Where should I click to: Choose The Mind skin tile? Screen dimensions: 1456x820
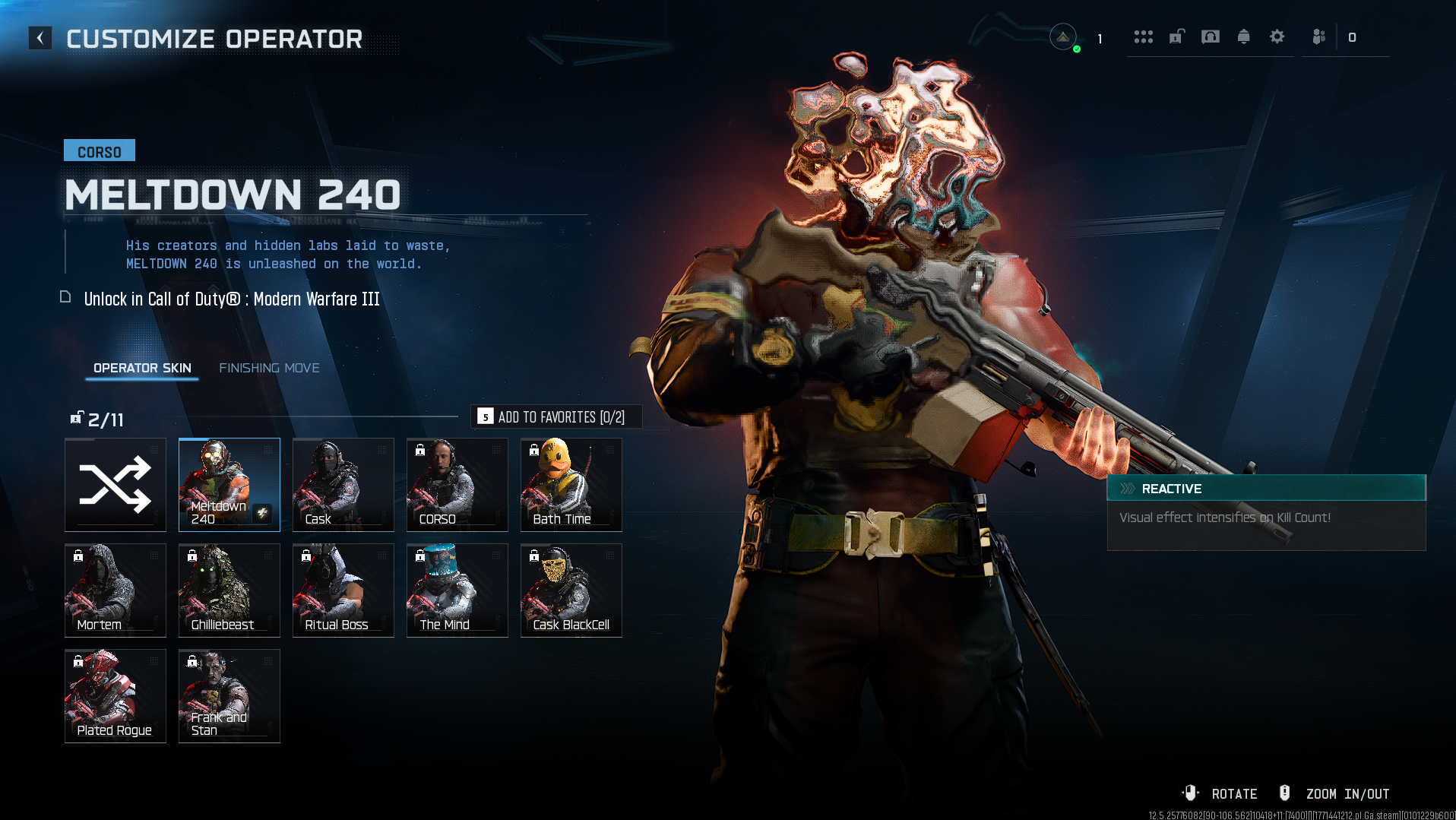(x=457, y=590)
